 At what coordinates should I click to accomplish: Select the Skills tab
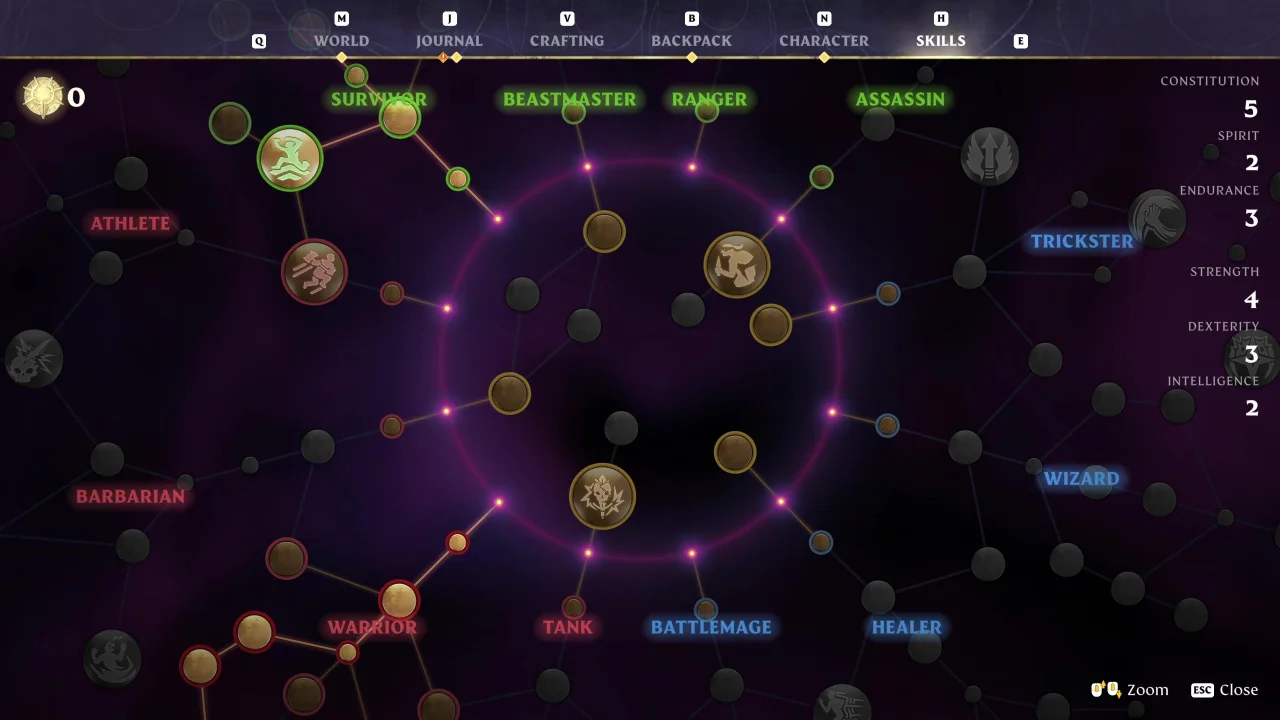(x=941, y=41)
